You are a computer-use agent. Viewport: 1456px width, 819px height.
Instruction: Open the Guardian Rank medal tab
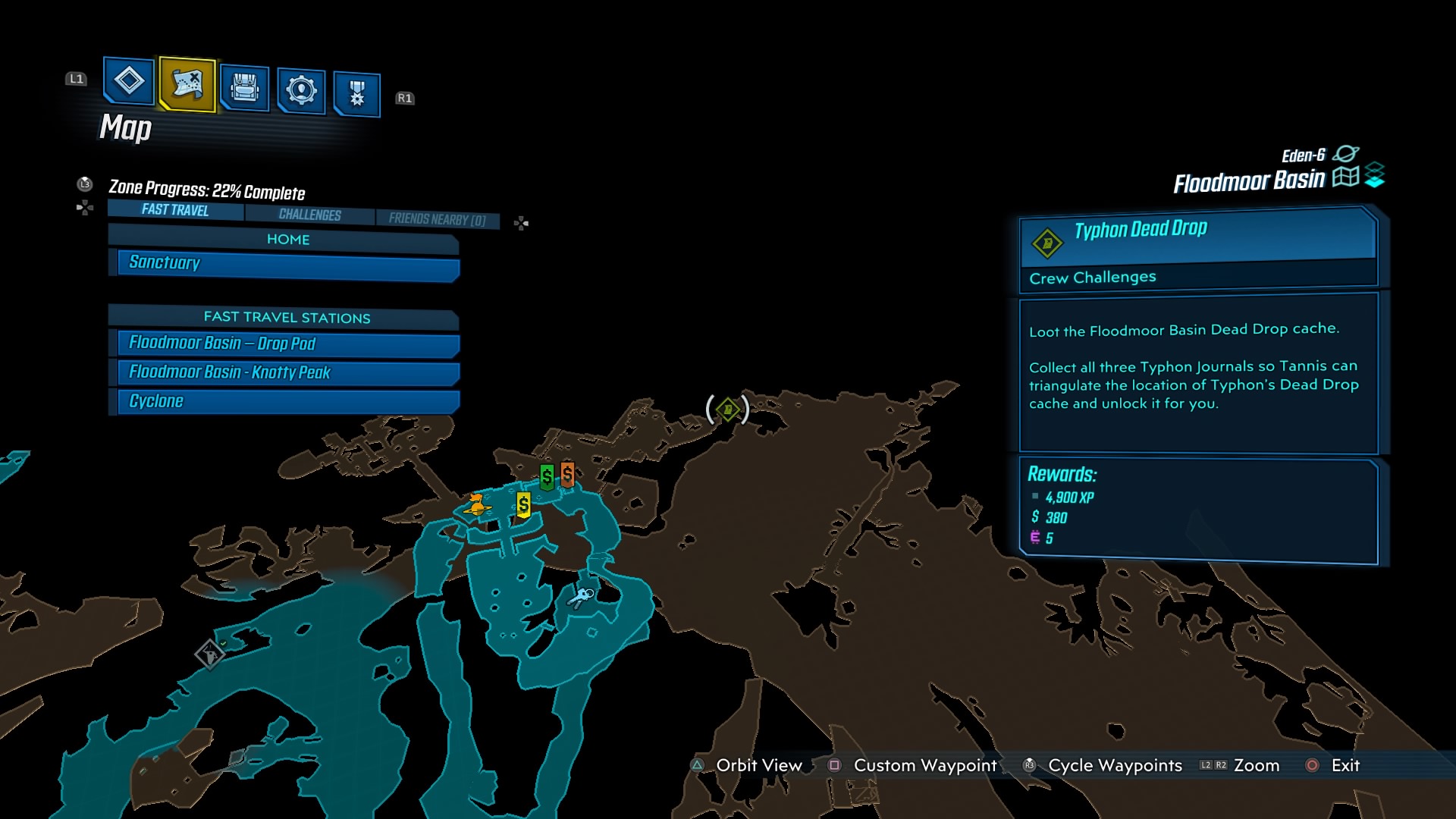(356, 95)
